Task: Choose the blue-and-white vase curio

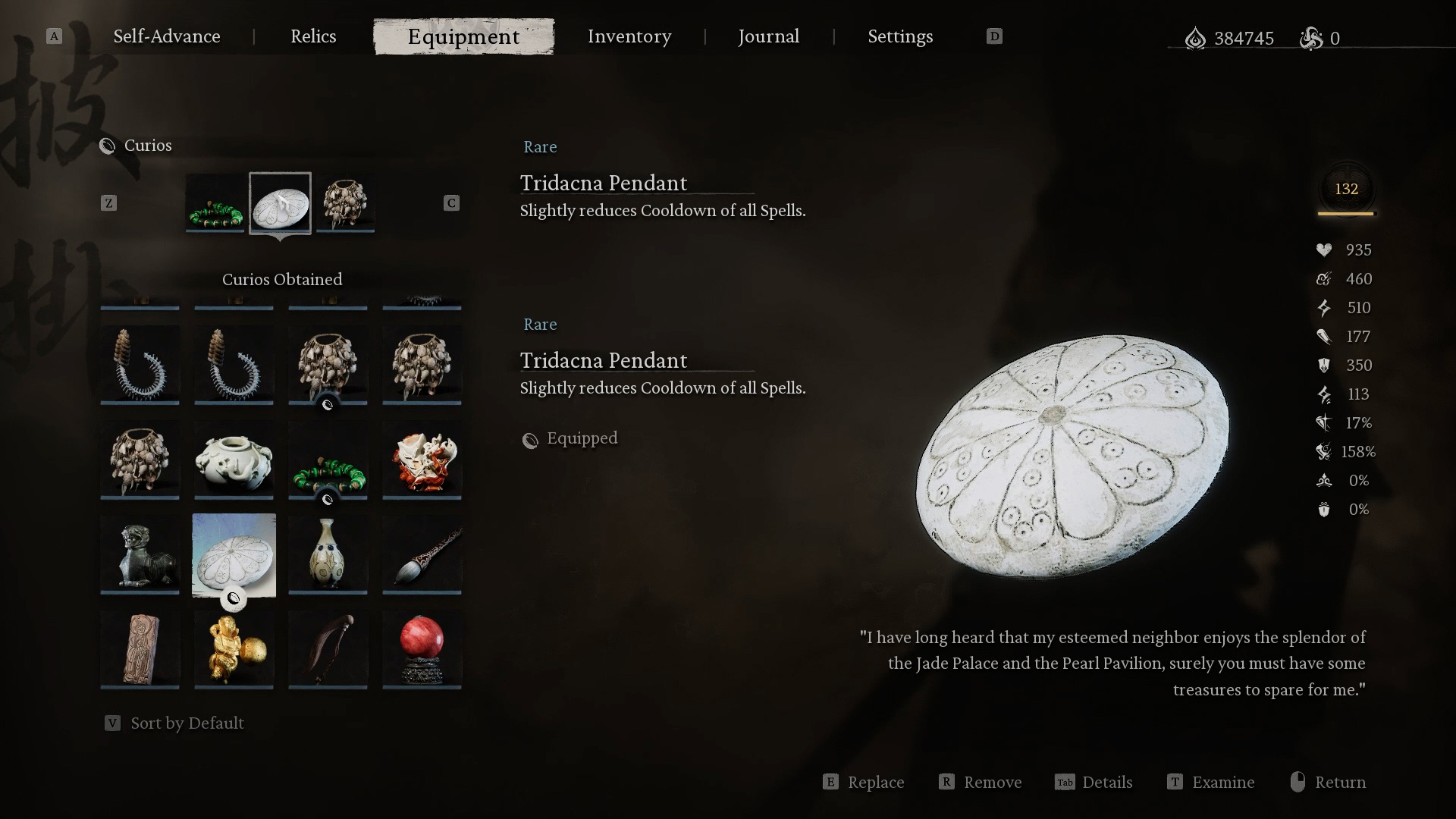Action: coord(328,554)
